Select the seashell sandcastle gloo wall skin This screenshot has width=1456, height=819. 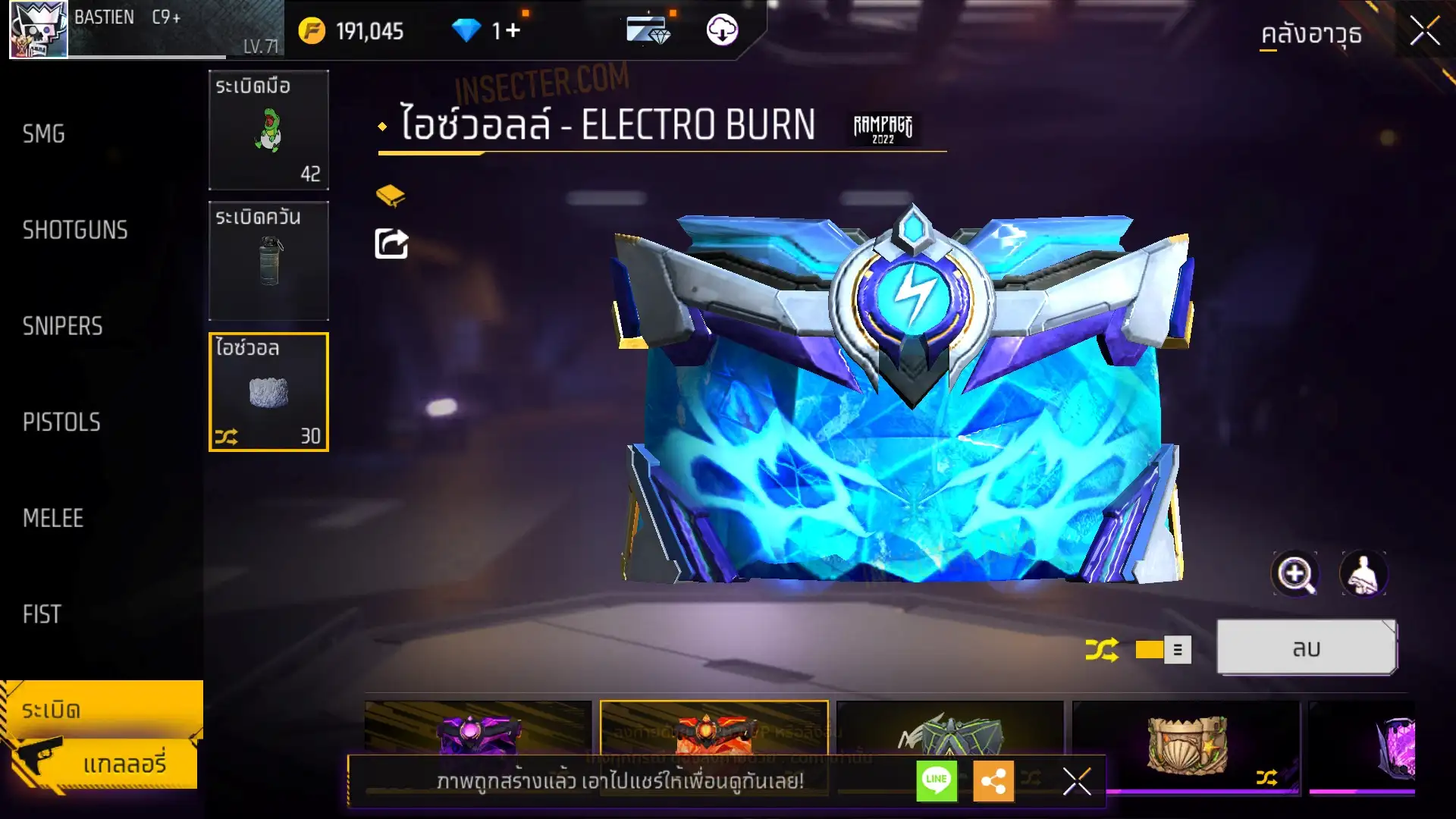coord(1186,745)
